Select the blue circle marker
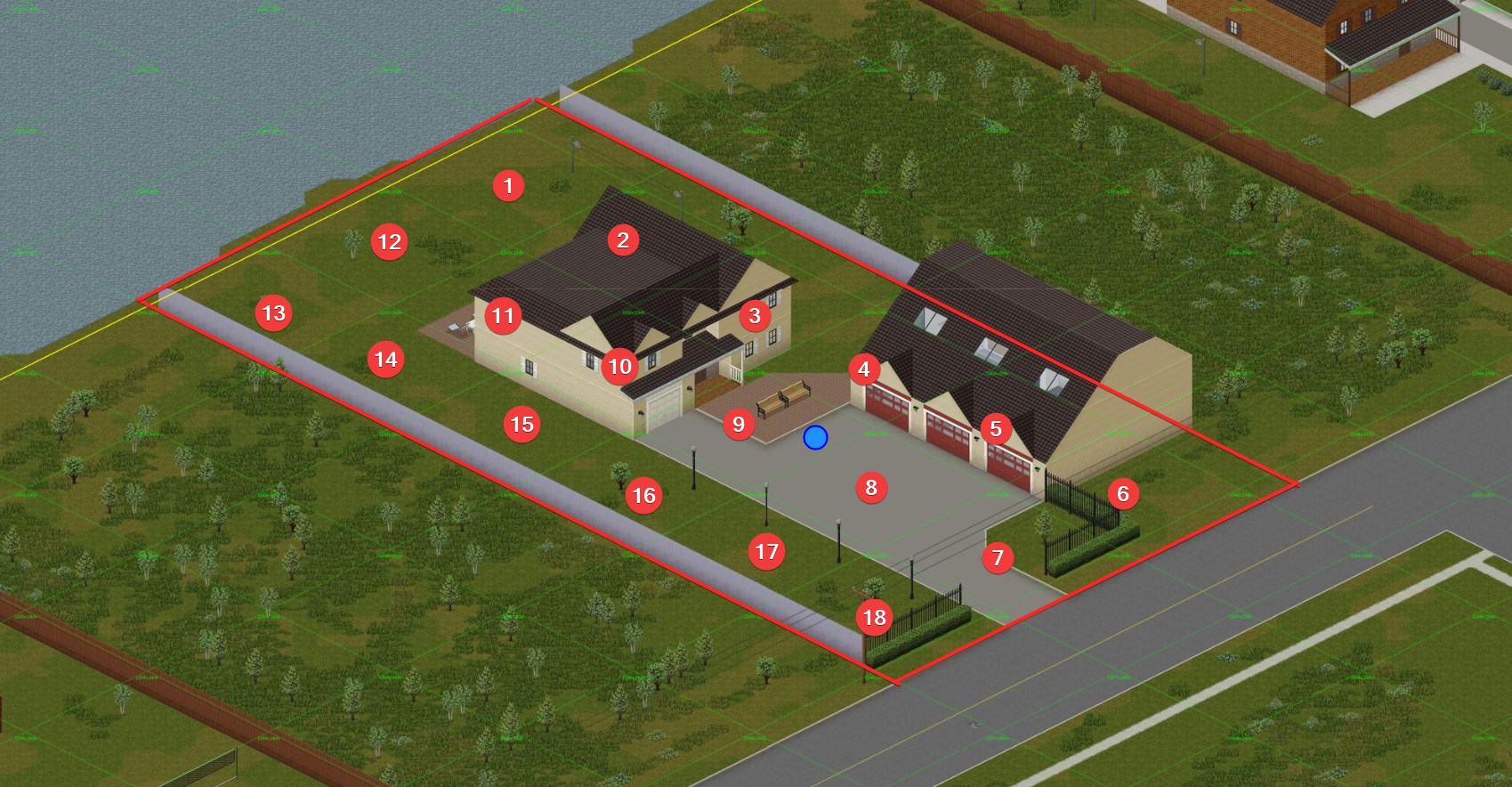 click(x=815, y=437)
